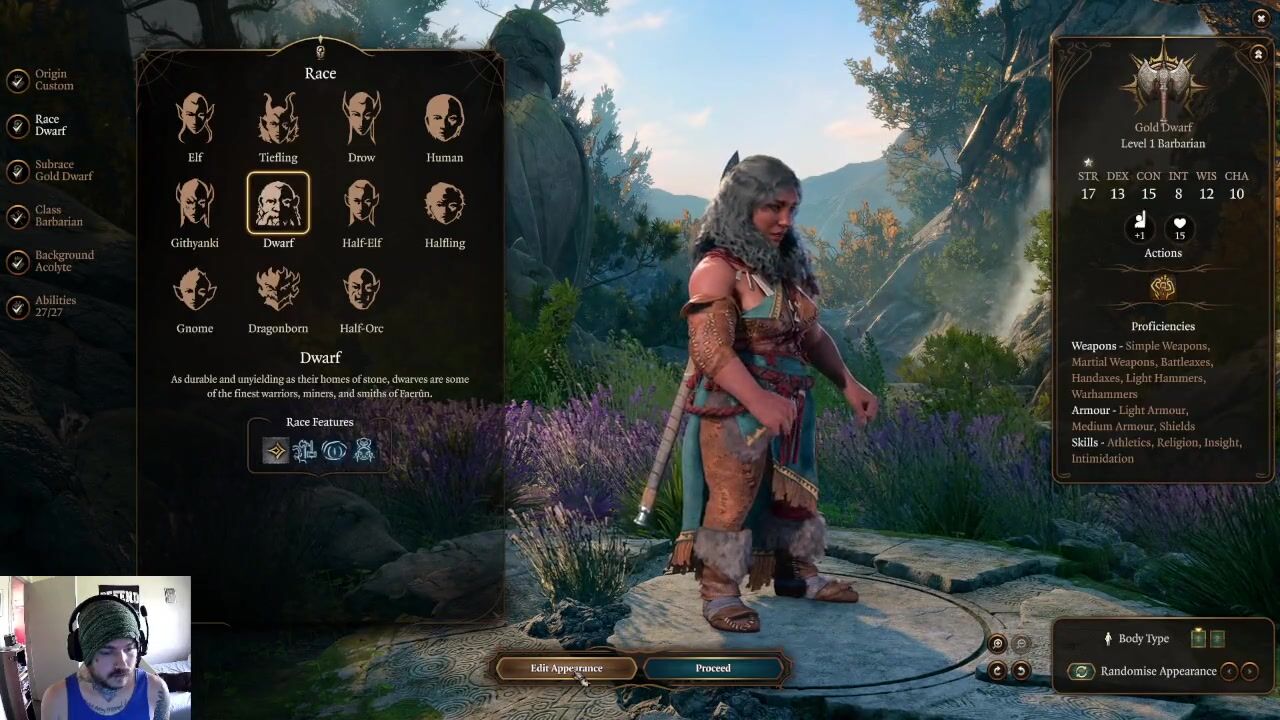The width and height of the screenshot is (1280, 720).
Task: Choose Githyanki as the race
Action: (195, 204)
